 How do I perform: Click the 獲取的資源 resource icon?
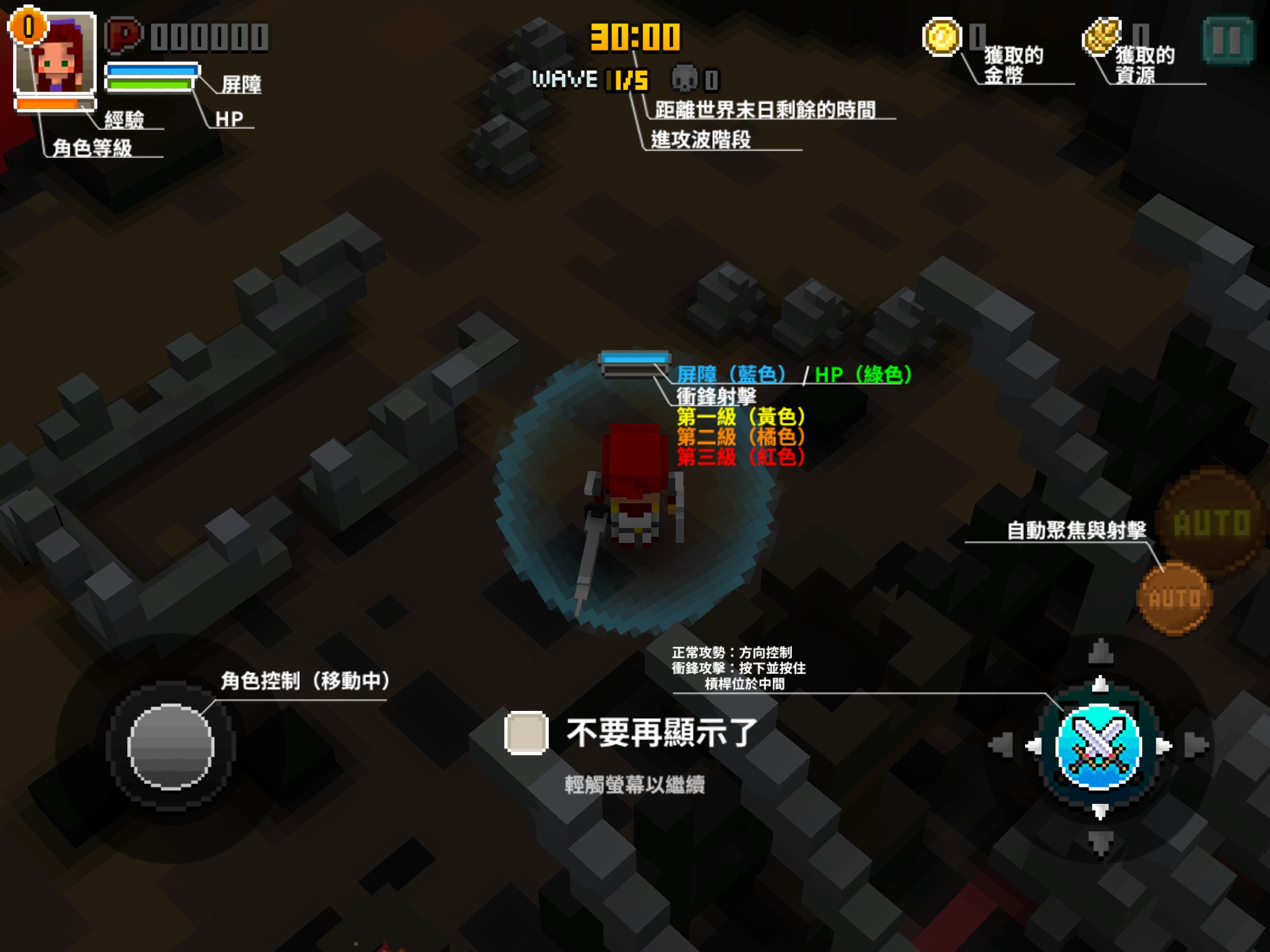(x=1101, y=36)
